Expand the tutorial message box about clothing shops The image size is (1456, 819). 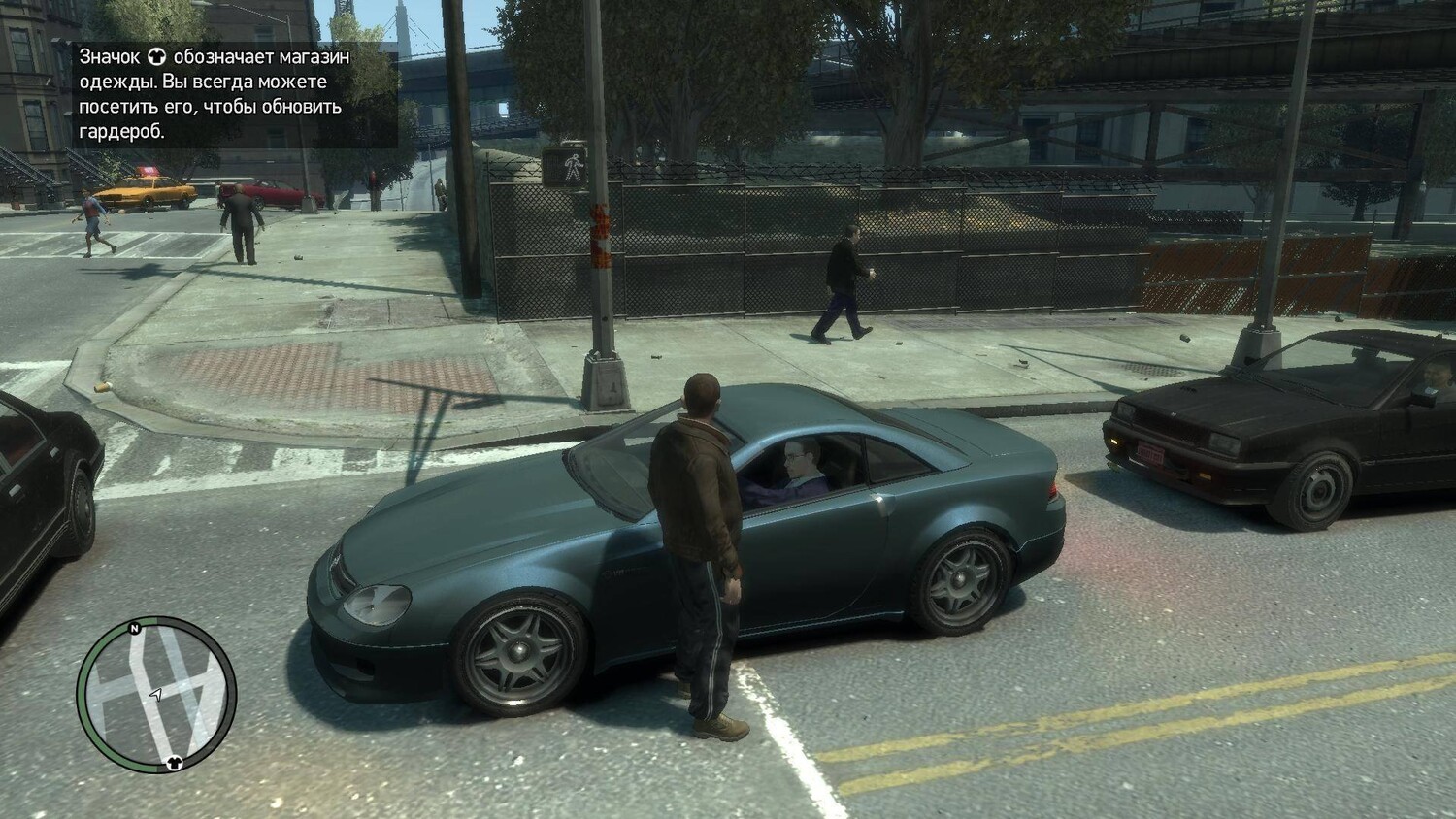click(x=214, y=92)
